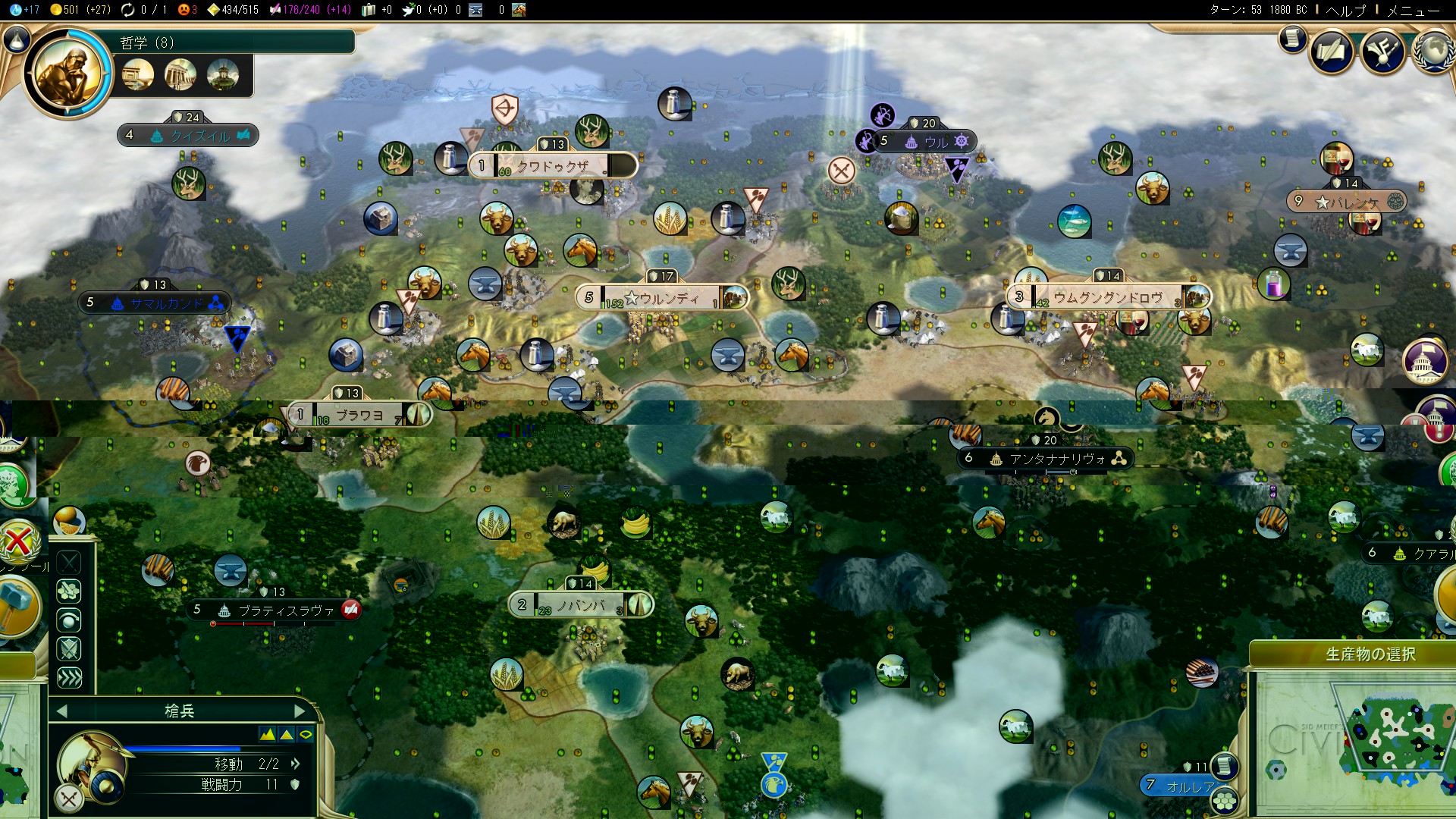Open the advisors trumpet-and-flag button
Image resolution: width=1456 pixels, height=819 pixels.
pyautogui.click(x=1382, y=52)
